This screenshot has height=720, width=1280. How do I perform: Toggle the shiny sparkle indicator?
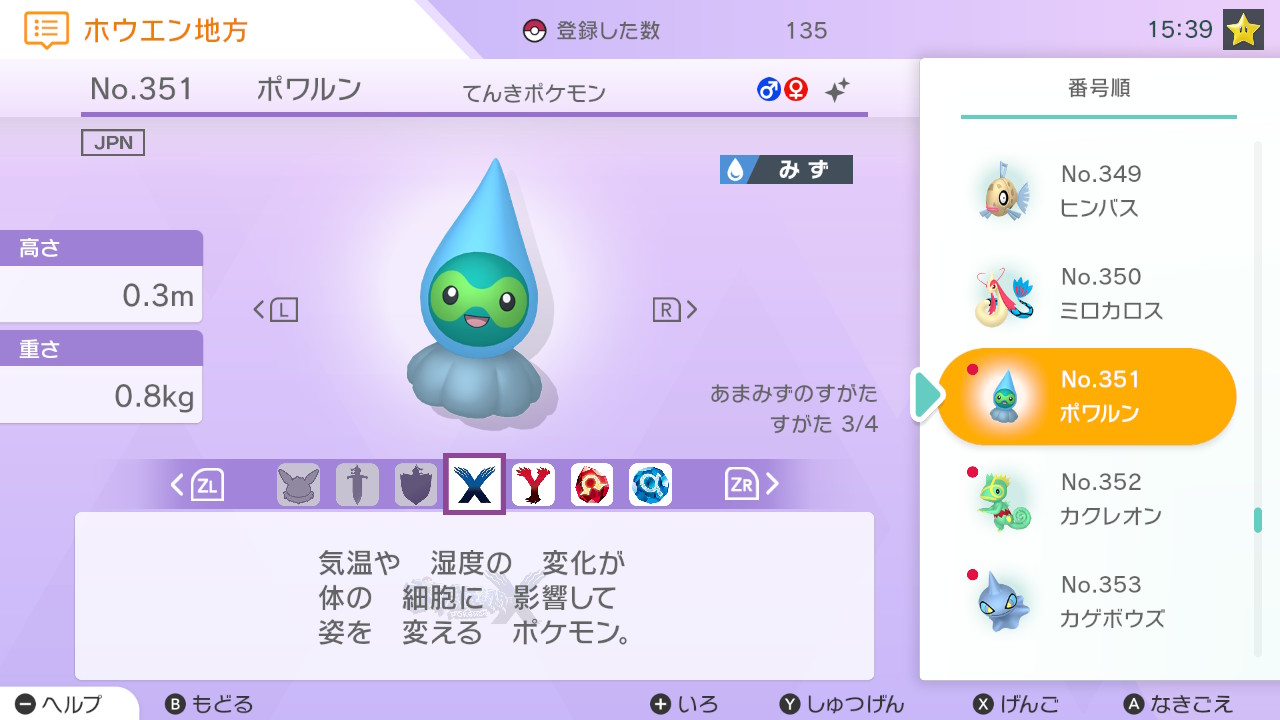click(x=836, y=89)
